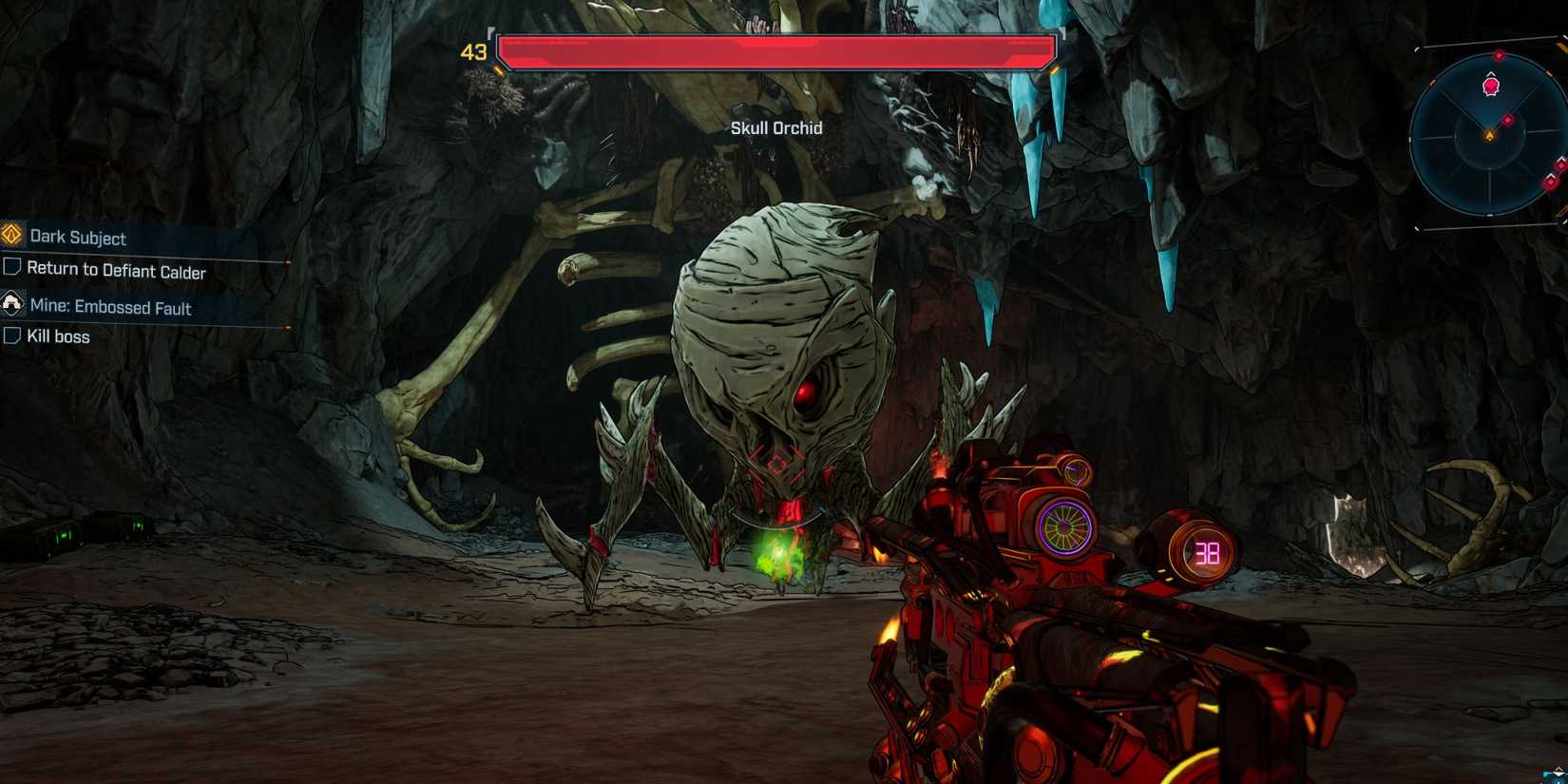Select the boss skull icon on the minimap
This screenshot has width=1568, height=784.
tap(1490, 86)
